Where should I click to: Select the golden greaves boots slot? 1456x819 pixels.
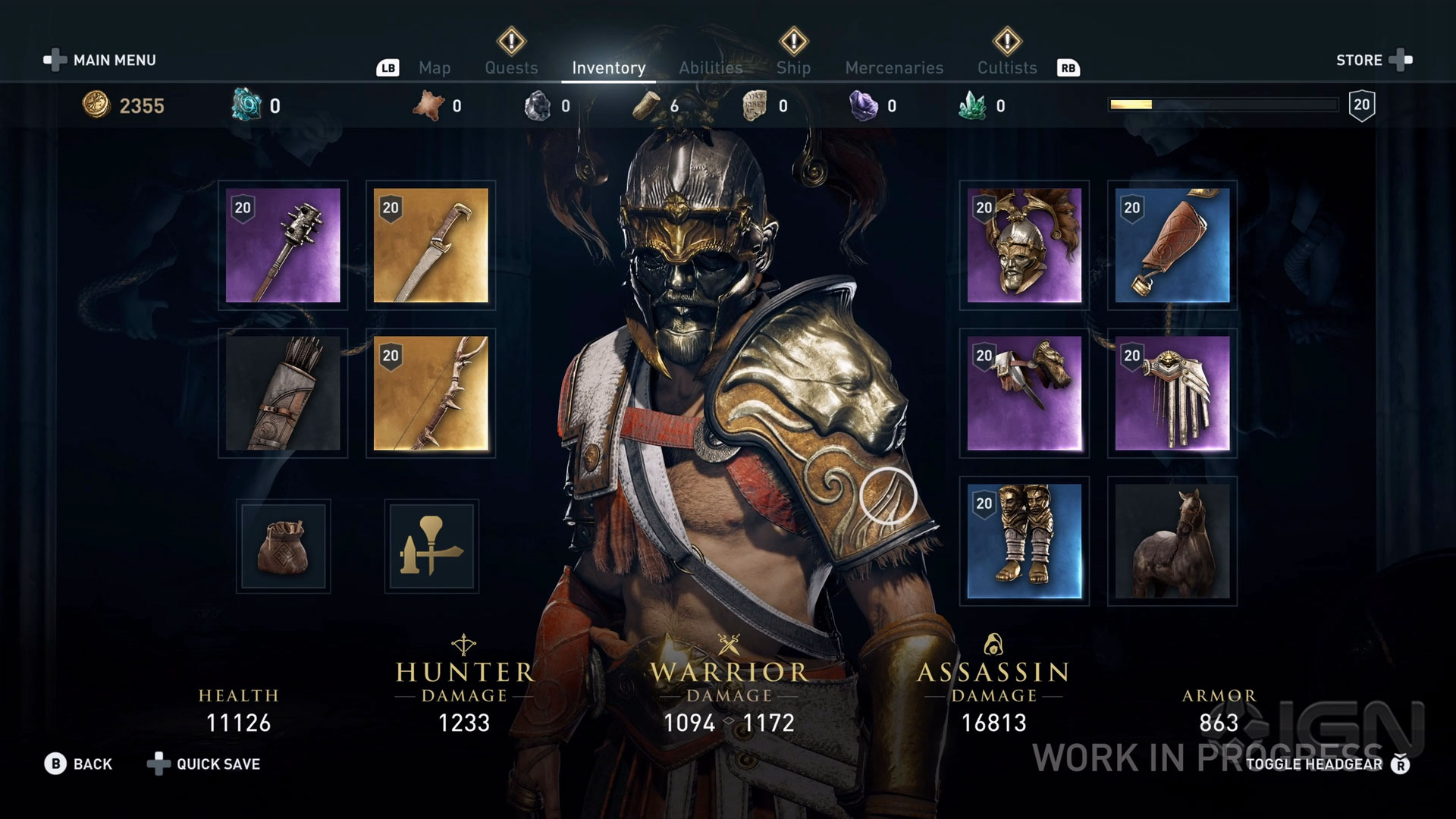[1024, 541]
